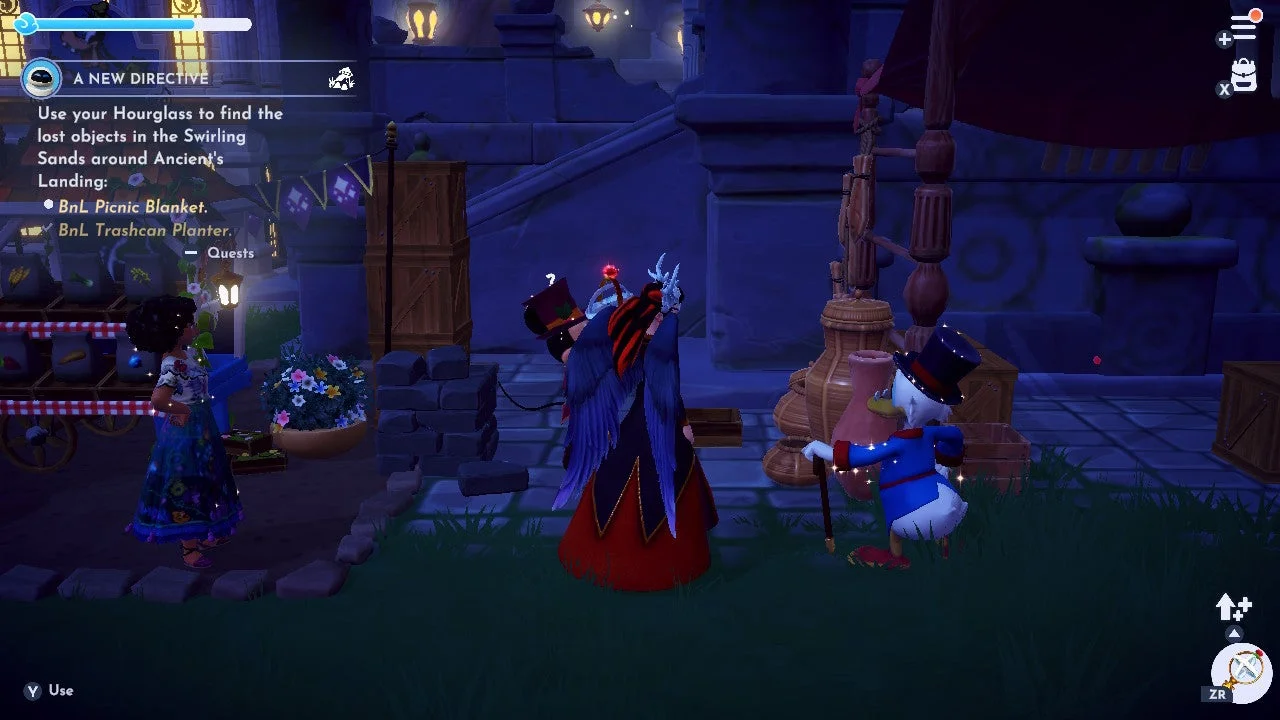Open the backpack inventory
This screenshot has height=720, width=1280.
1244,75
